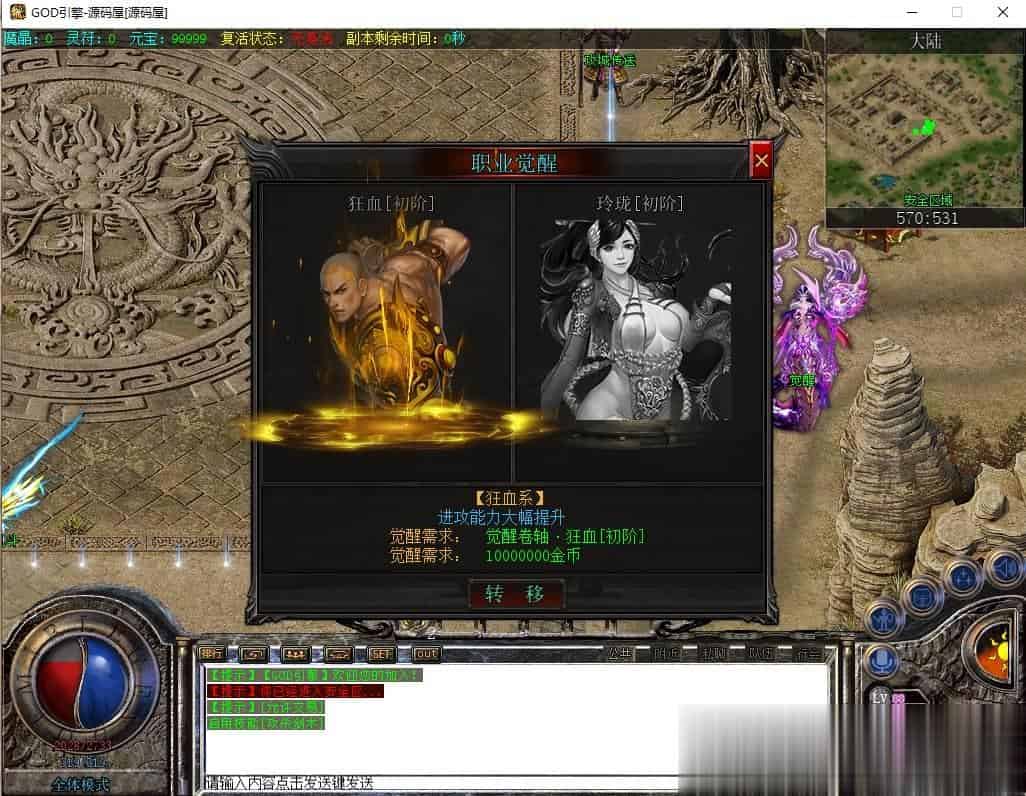Image resolution: width=1026 pixels, height=796 pixels.
Task: Minimize the GOD引擎 window
Action: tap(911, 13)
